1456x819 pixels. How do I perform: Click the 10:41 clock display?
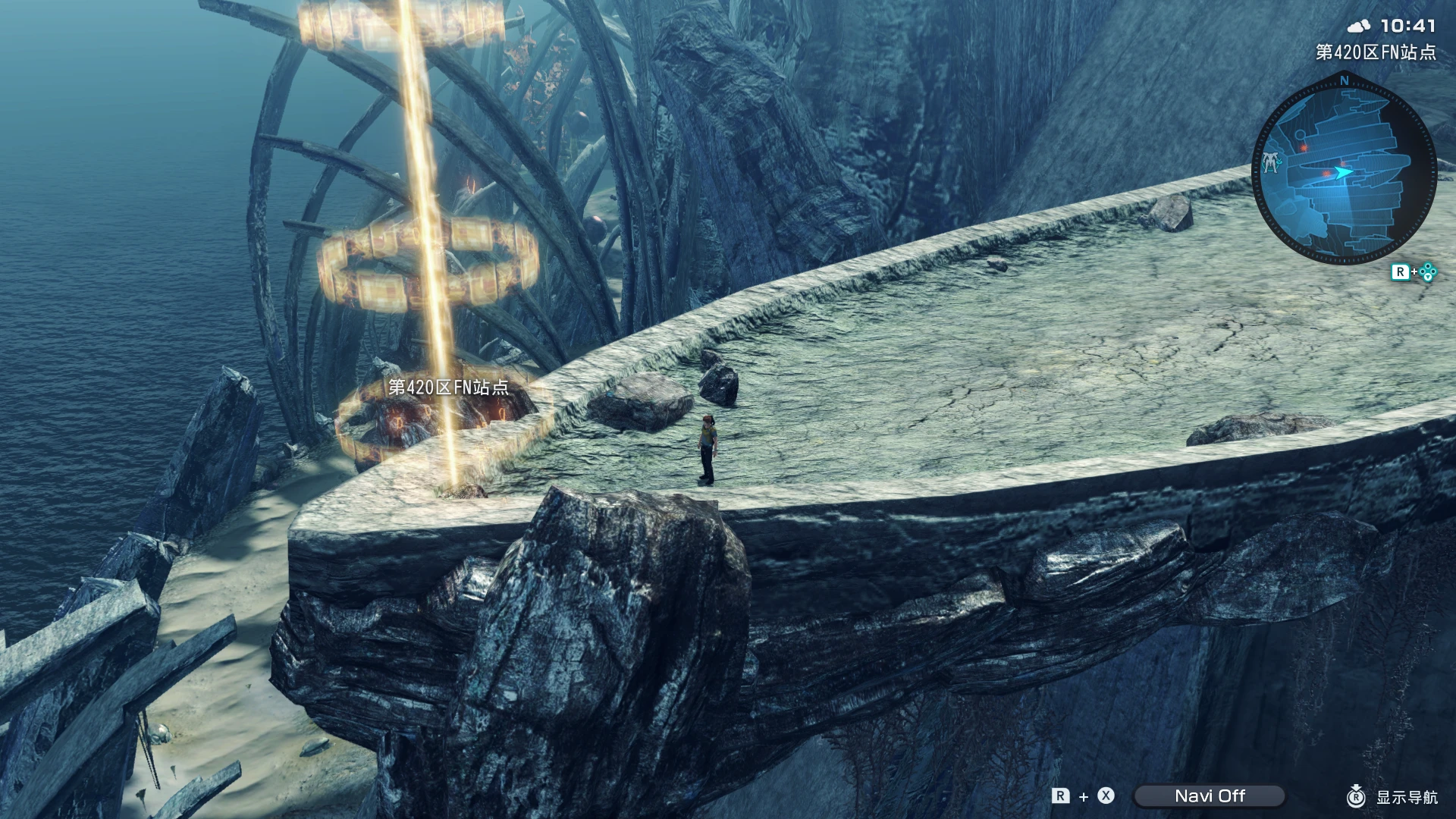pyautogui.click(x=1408, y=27)
